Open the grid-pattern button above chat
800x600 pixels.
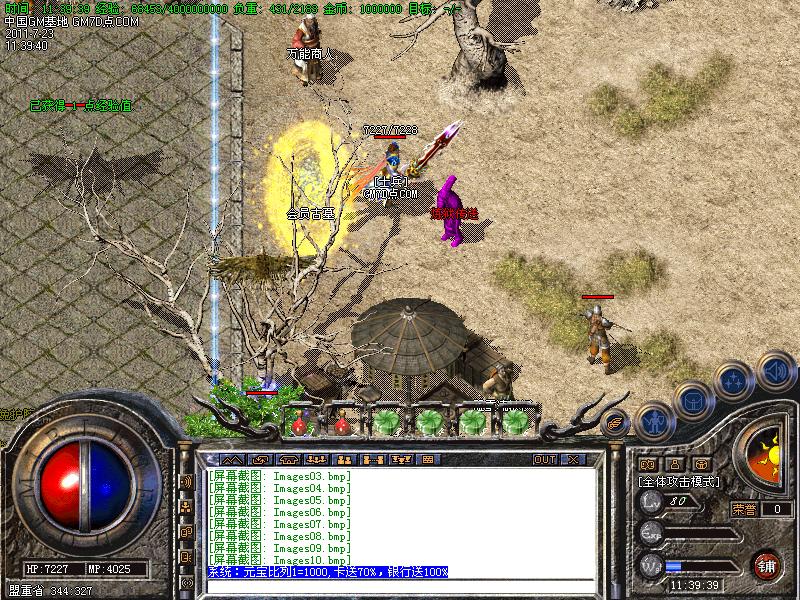[x=428, y=459]
